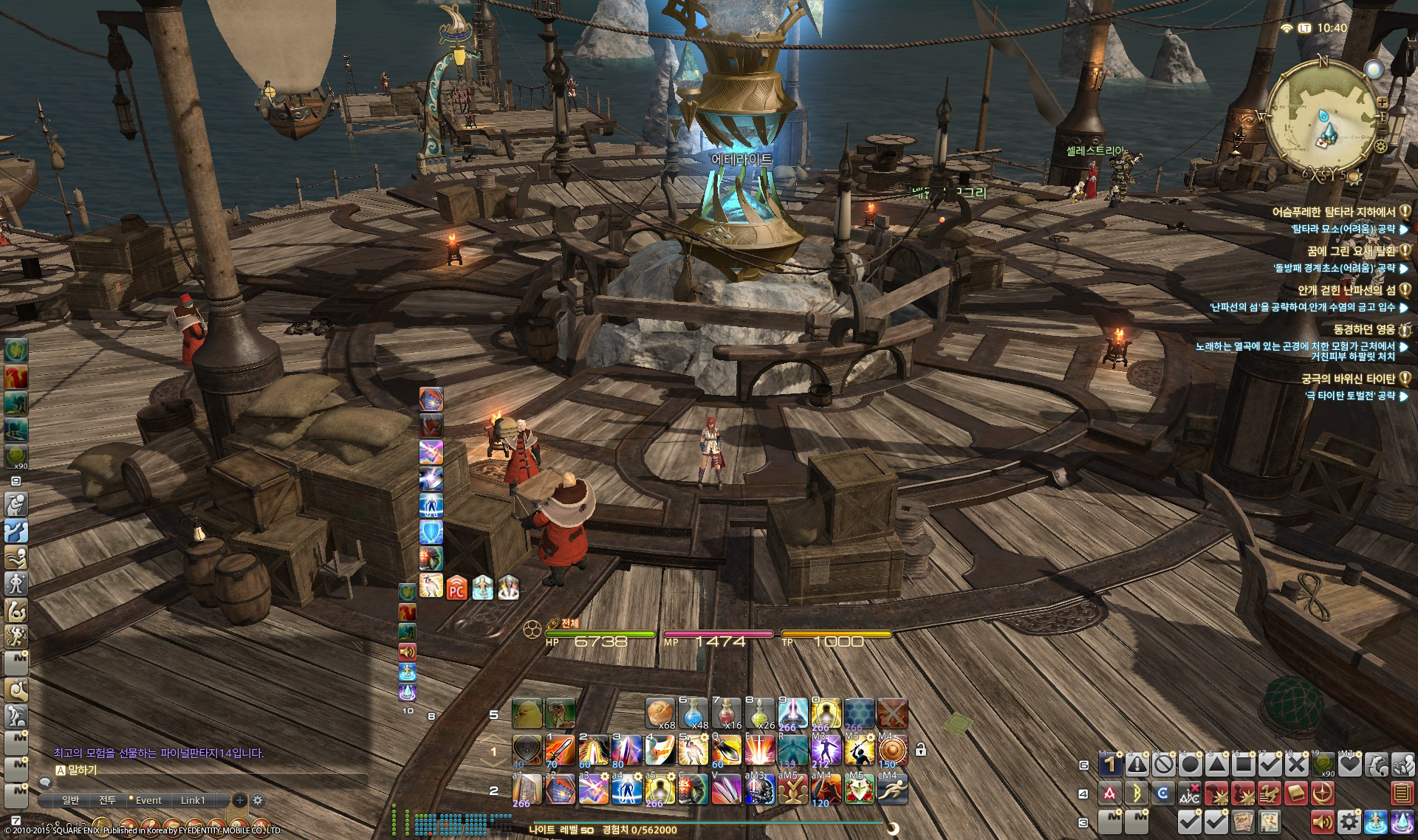
Task: Open chat log settings gear
Action: click(258, 800)
